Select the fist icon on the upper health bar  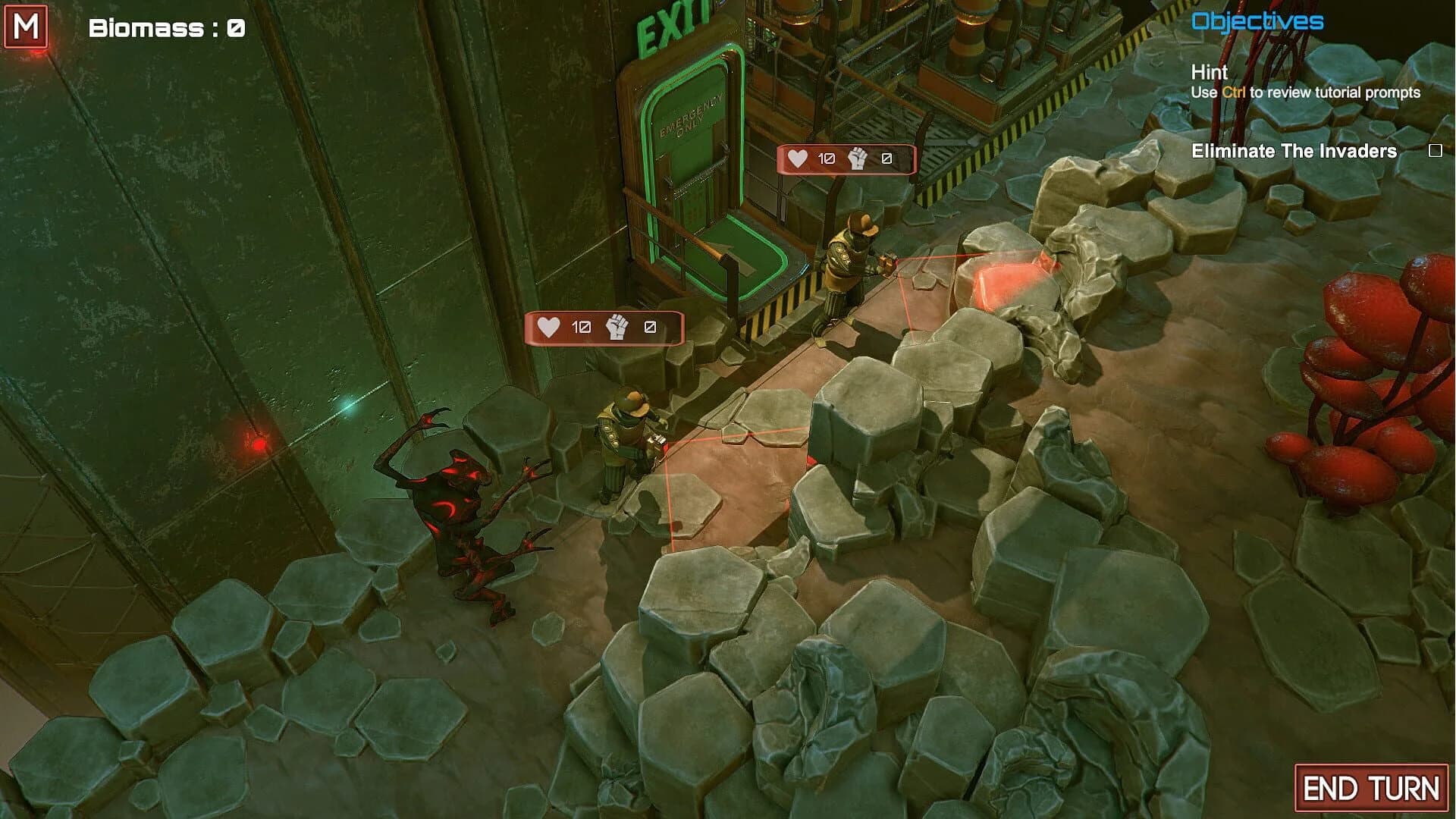[857, 159]
